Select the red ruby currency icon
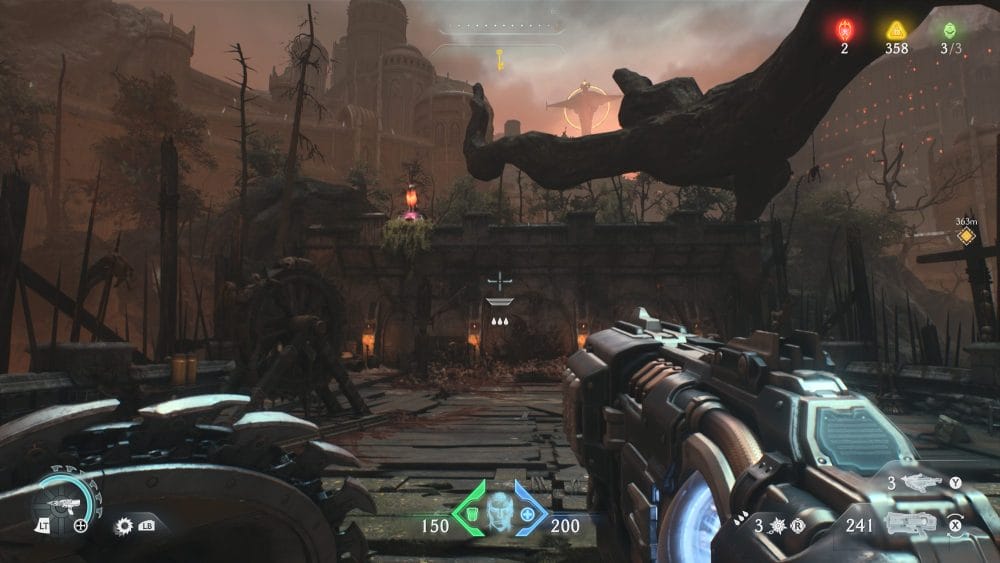The width and height of the screenshot is (1000, 563). [844, 30]
